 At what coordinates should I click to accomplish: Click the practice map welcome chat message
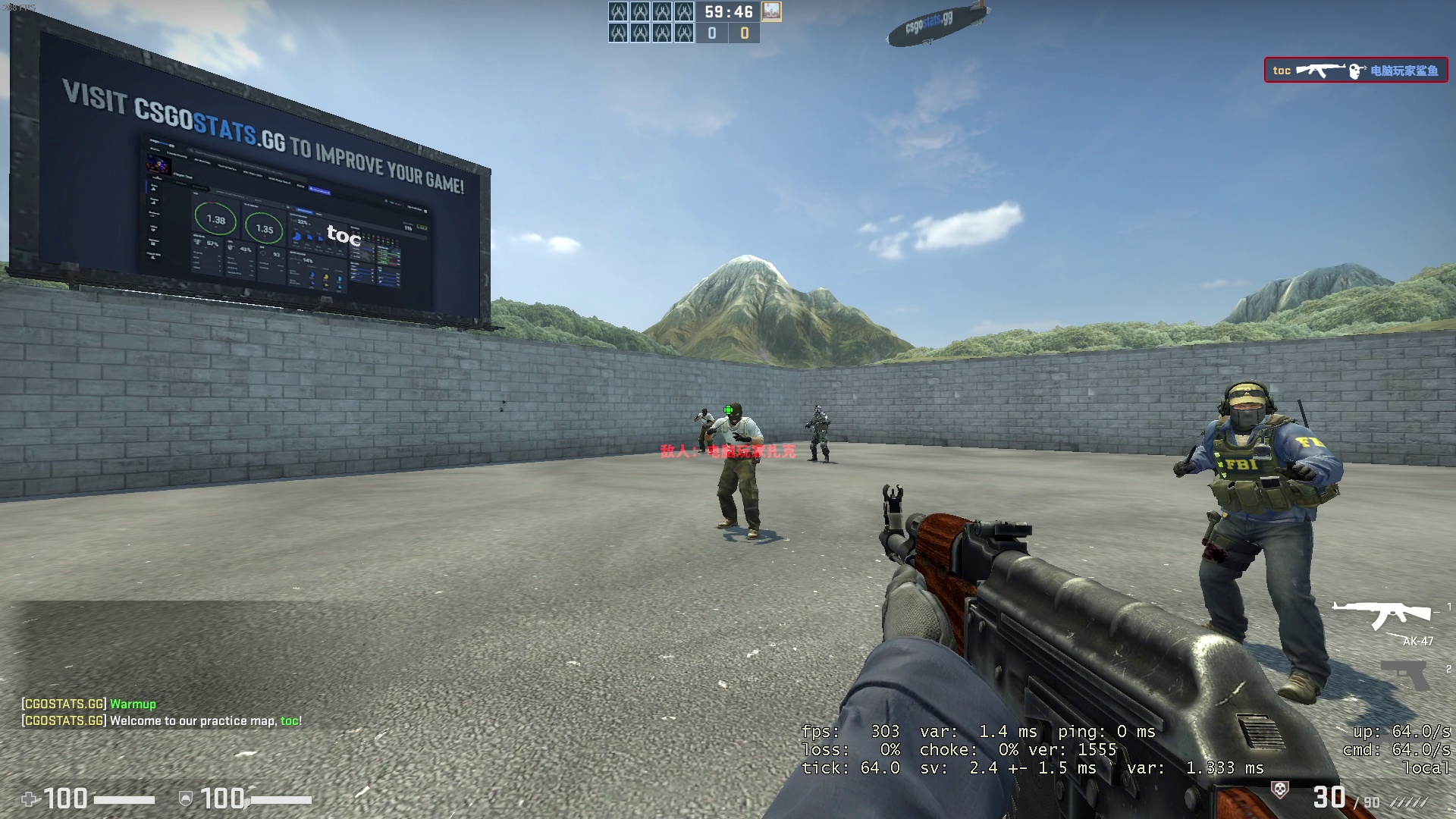162,721
